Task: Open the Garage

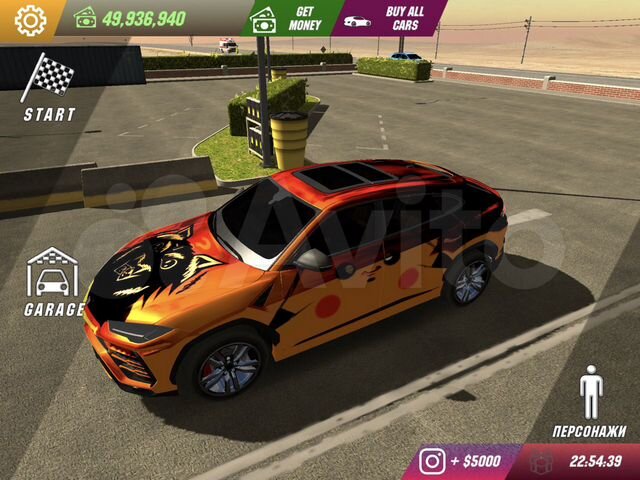Action: tap(53, 282)
